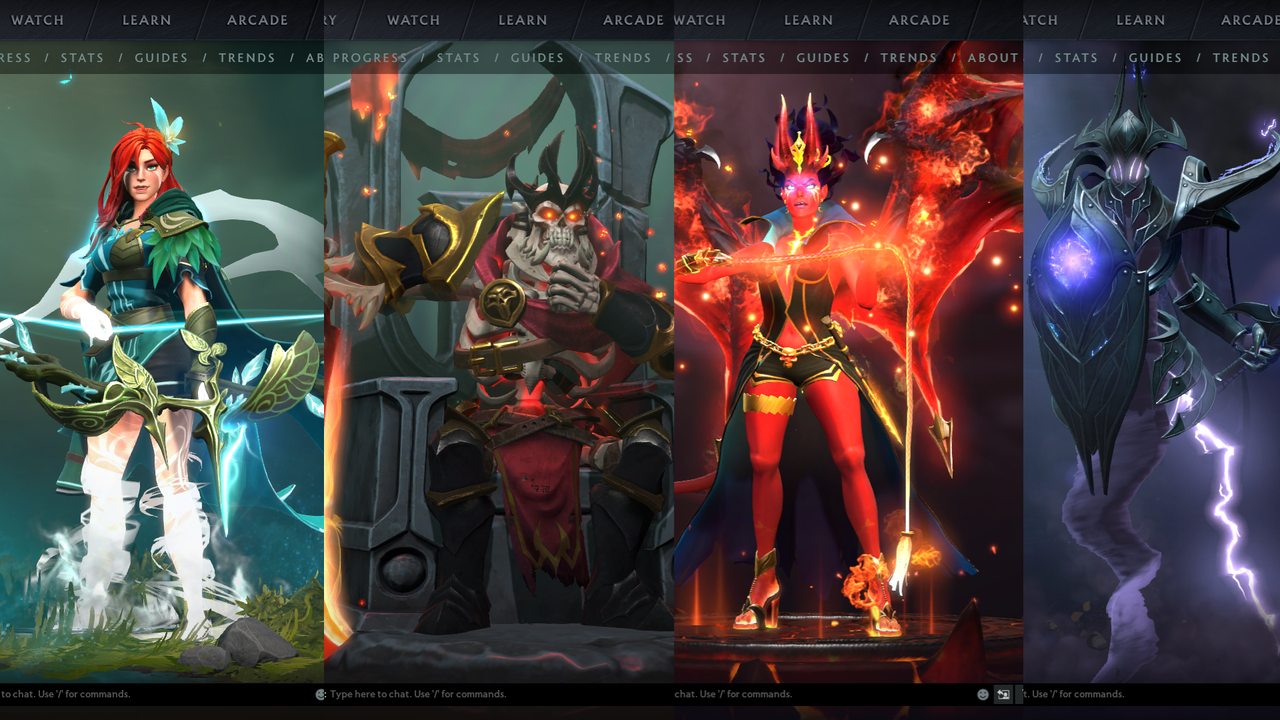
Task: Open the WATCH tab on the Windranger screen
Action: tap(38, 20)
